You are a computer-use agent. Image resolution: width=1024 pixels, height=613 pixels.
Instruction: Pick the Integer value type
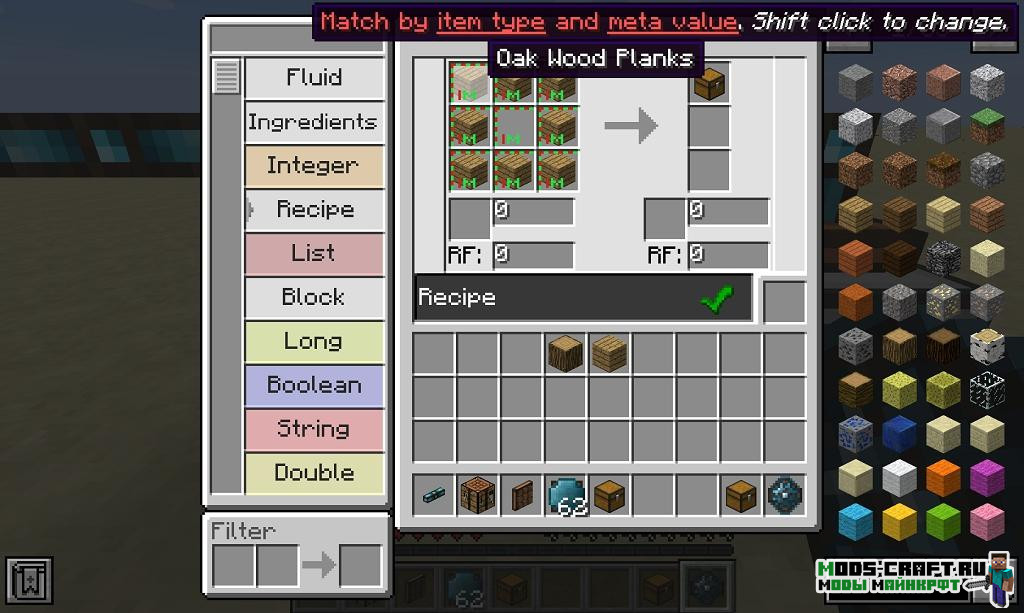click(314, 166)
